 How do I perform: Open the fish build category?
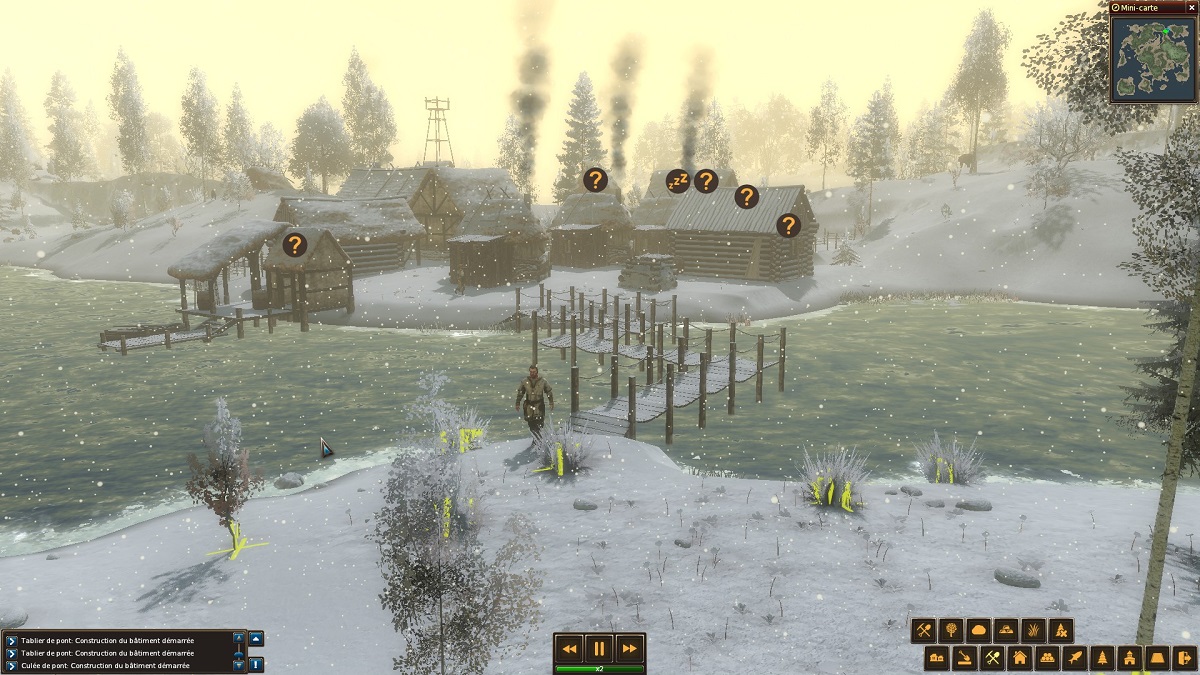[1074, 658]
